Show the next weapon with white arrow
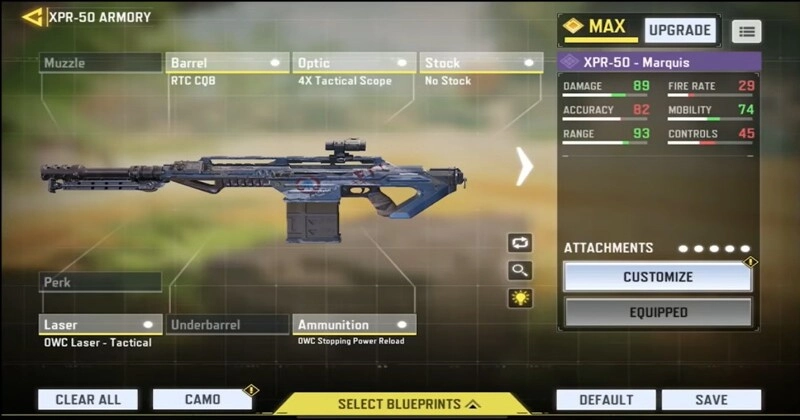800x420 pixels. [x=524, y=166]
